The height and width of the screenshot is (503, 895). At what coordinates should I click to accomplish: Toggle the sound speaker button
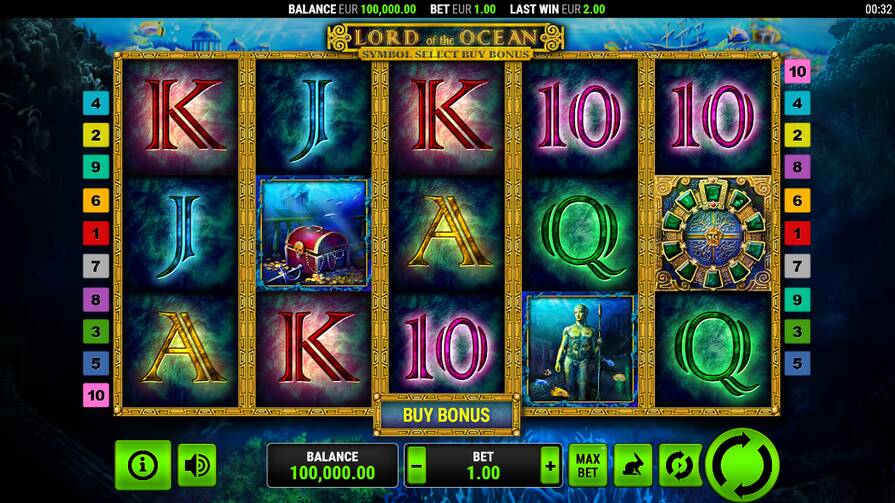pos(197,465)
